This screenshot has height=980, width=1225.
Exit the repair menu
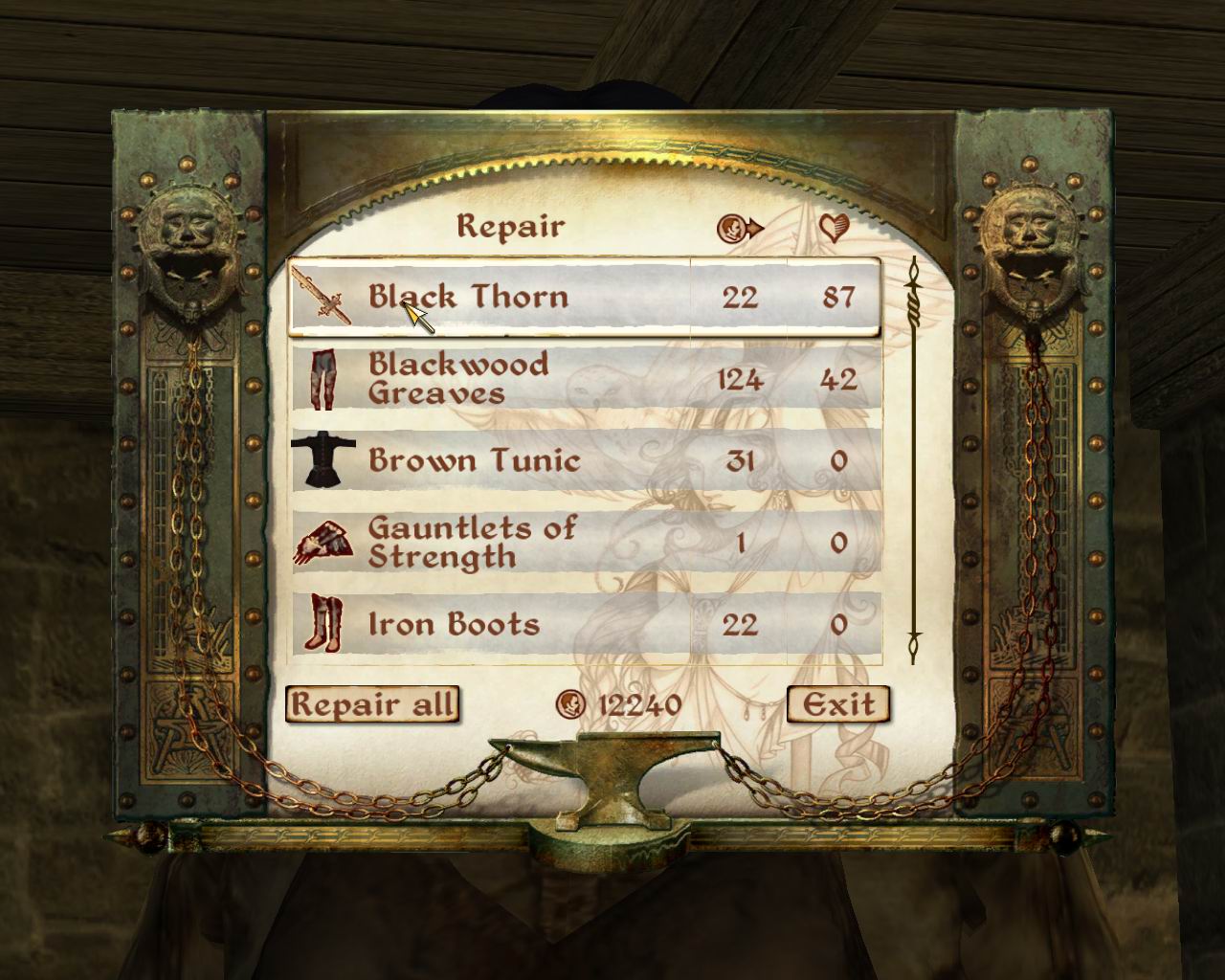837,704
